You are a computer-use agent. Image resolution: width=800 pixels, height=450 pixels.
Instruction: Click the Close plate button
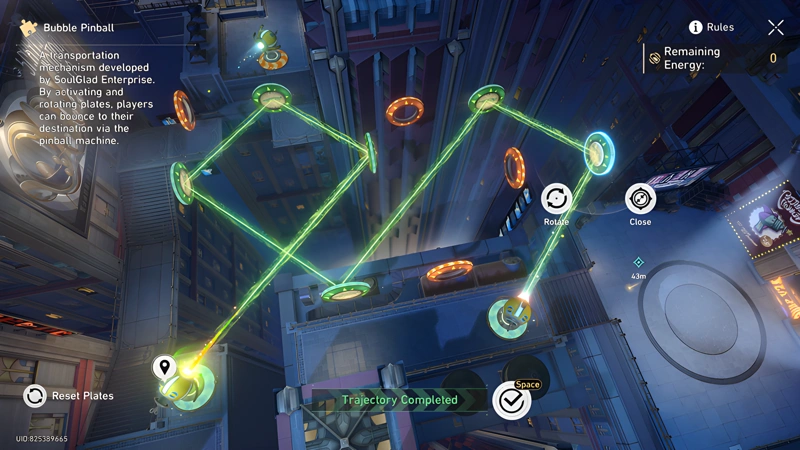coord(640,199)
